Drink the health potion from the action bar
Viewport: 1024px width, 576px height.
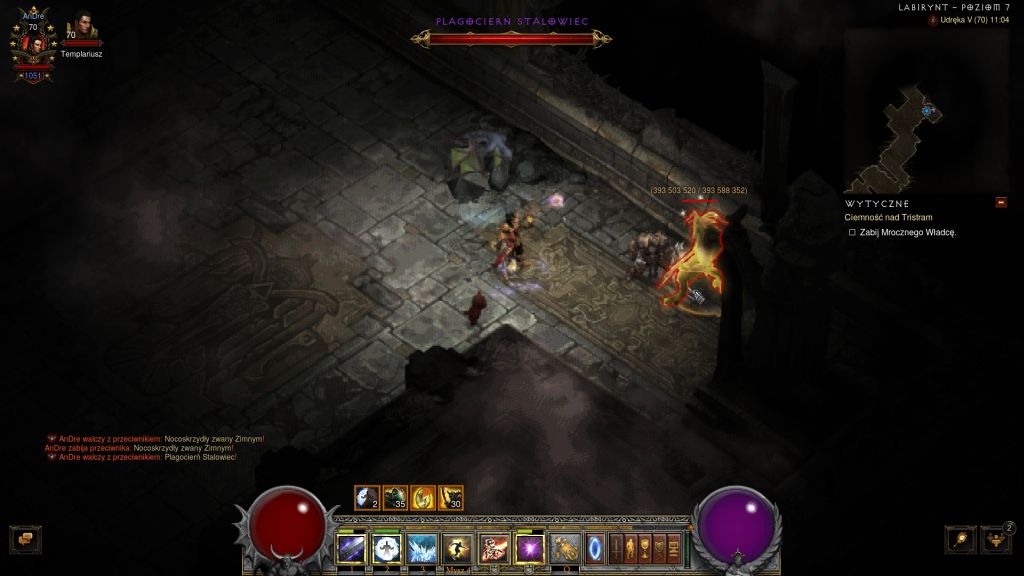click(566, 548)
